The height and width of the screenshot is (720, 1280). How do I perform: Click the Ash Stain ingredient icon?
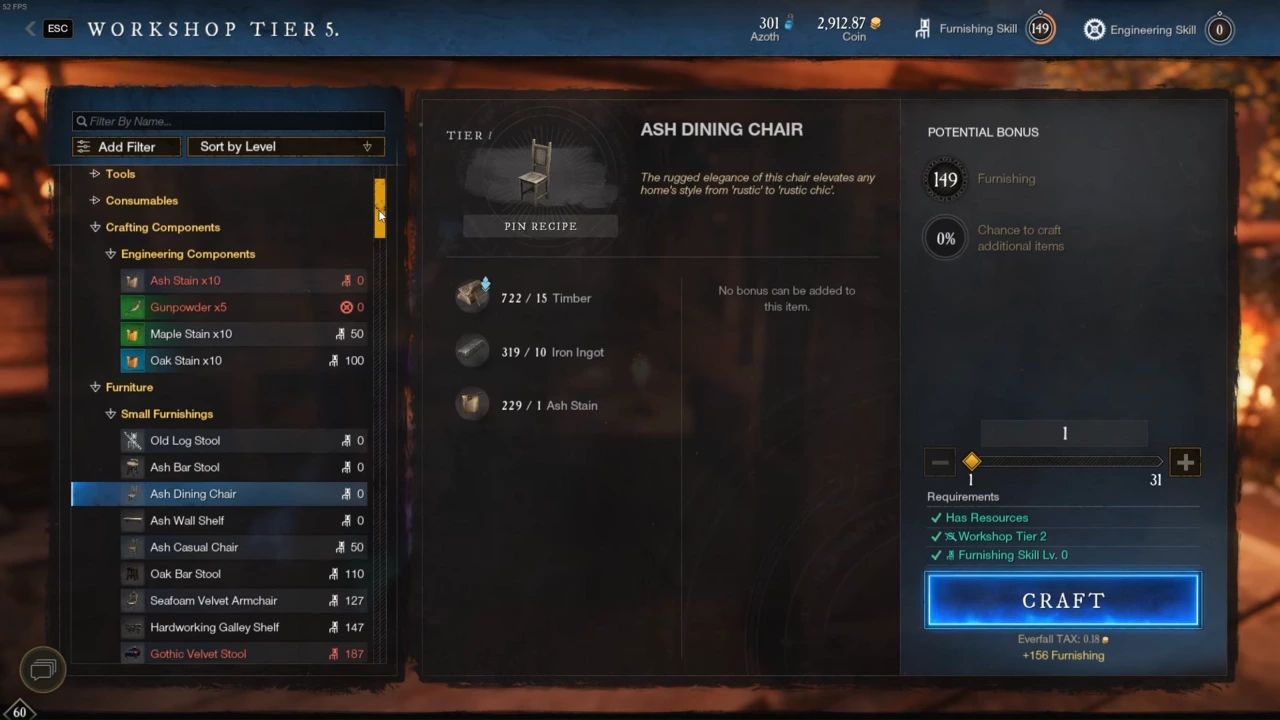click(x=471, y=405)
